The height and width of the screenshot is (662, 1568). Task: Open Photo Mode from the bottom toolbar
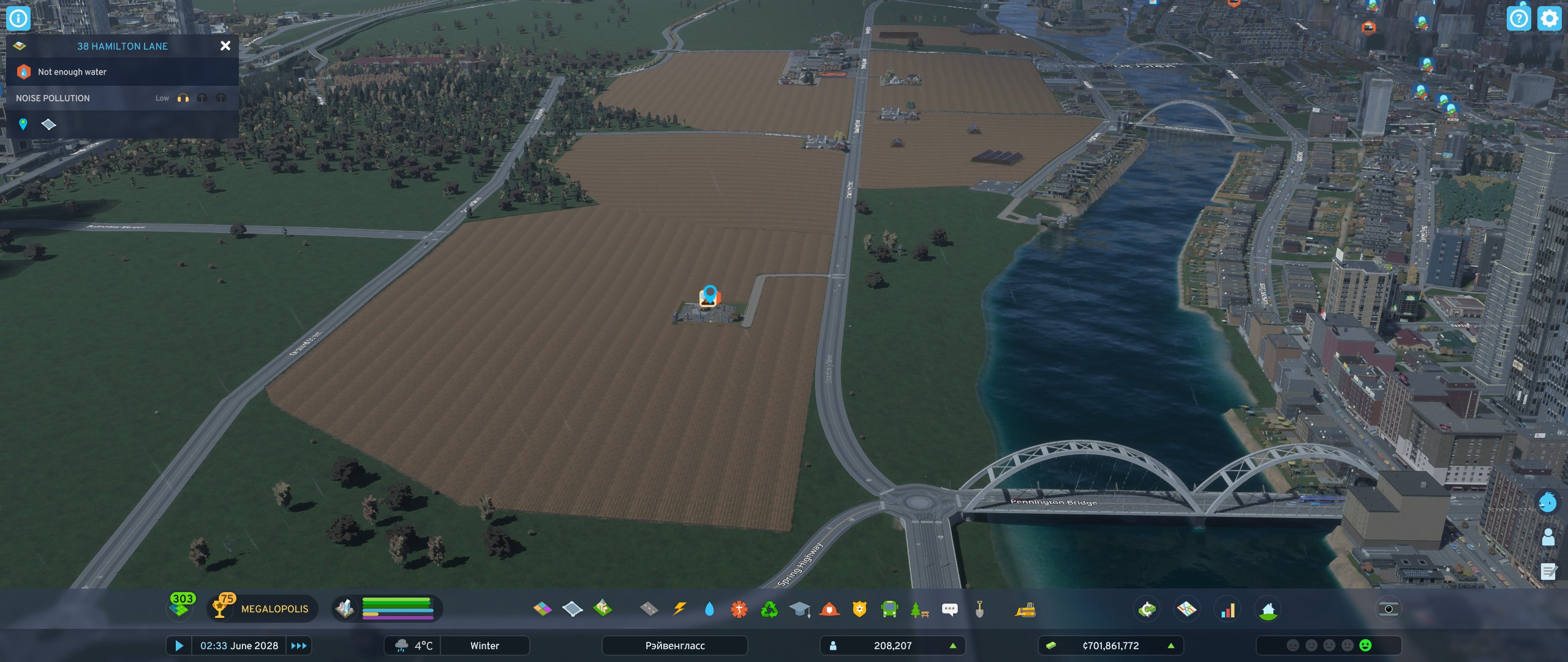[1389, 609]
